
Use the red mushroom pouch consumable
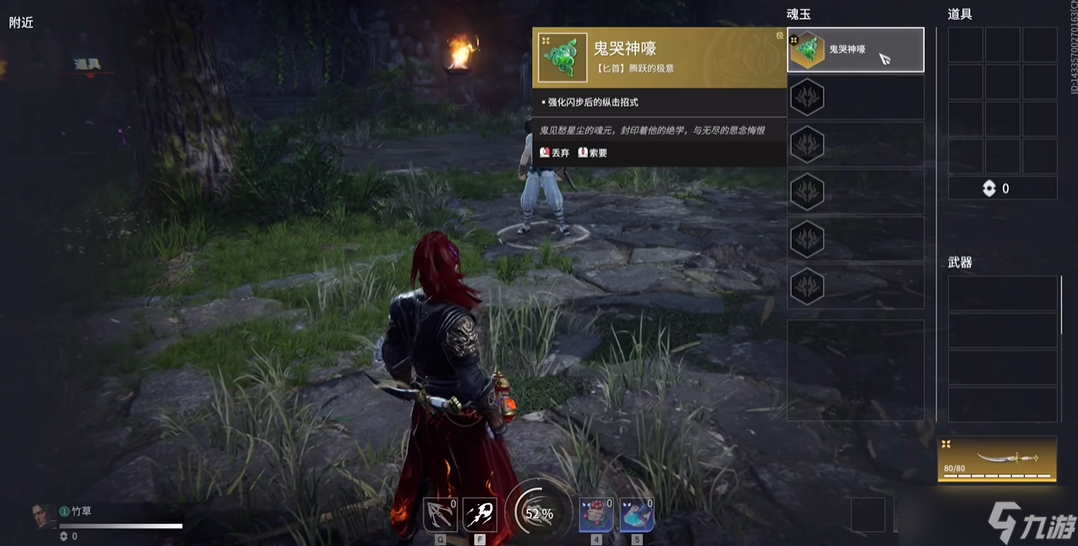click(x=597, y=514)
